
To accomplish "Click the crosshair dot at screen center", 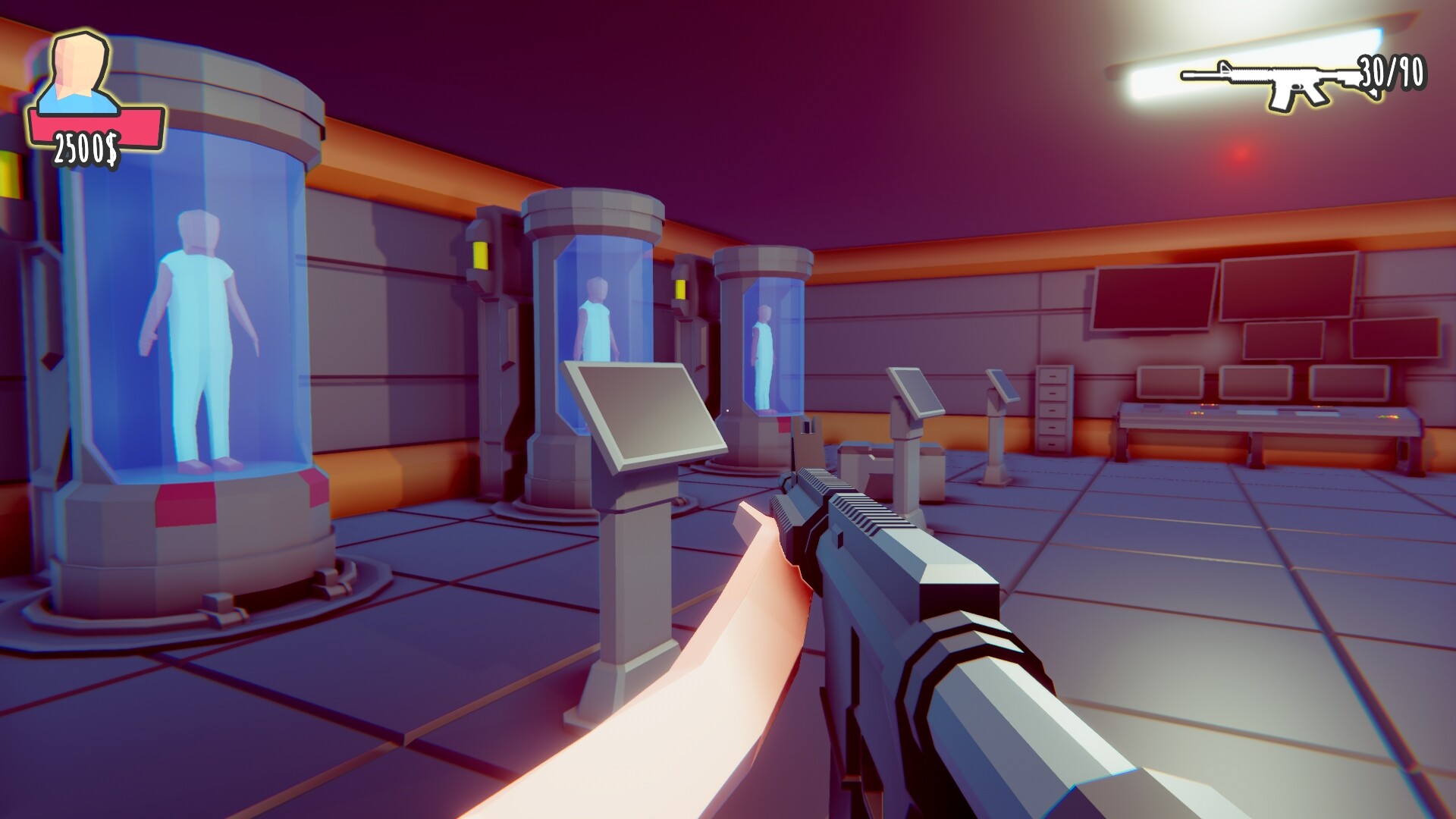I will pyautogui.click(x=726, y=409).
